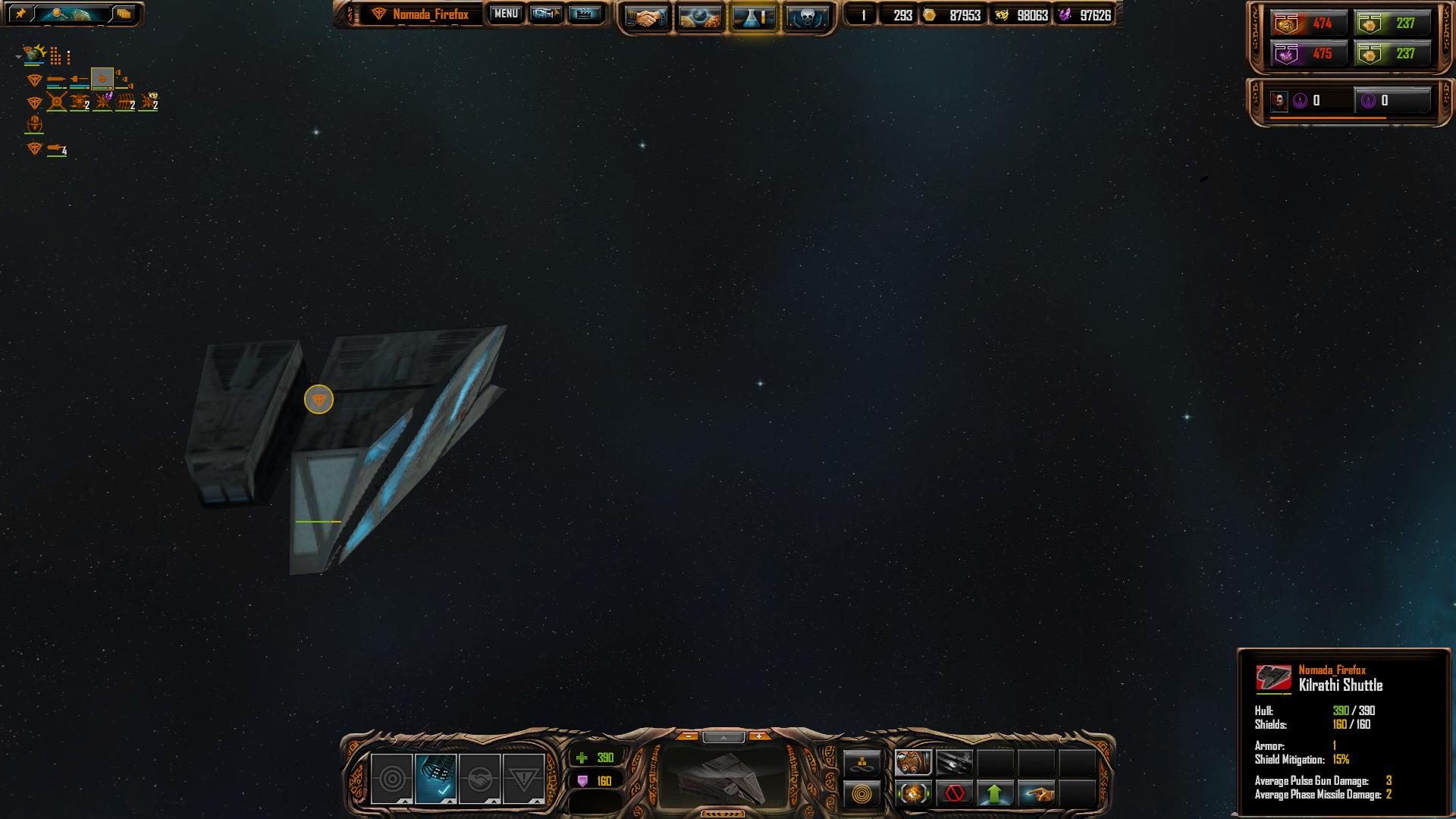Click the red stop command
Image resolution: width=1456 pixels, height=819 pixels.
[x=955, y=794]
